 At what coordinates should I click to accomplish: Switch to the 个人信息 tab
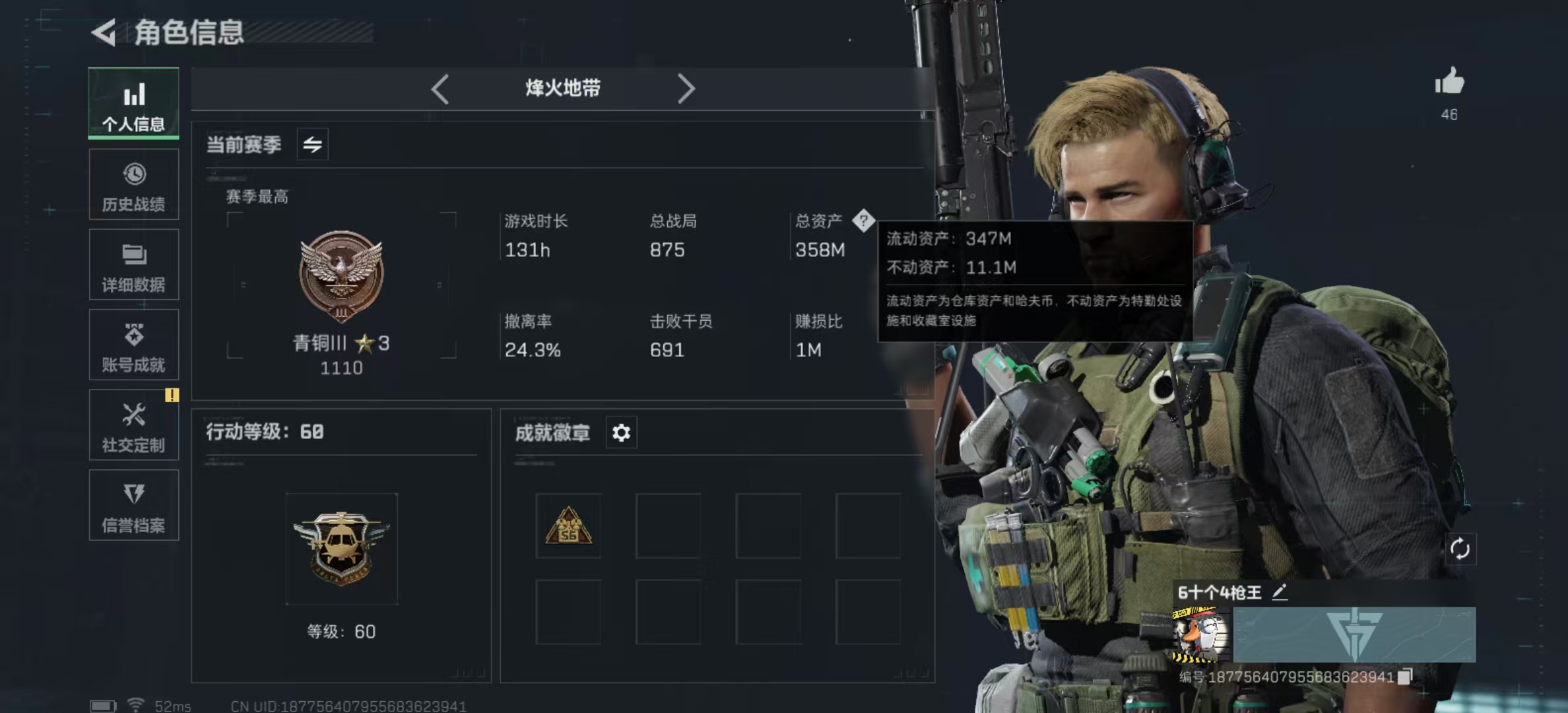pyautogui.click(x=134, y=104)
